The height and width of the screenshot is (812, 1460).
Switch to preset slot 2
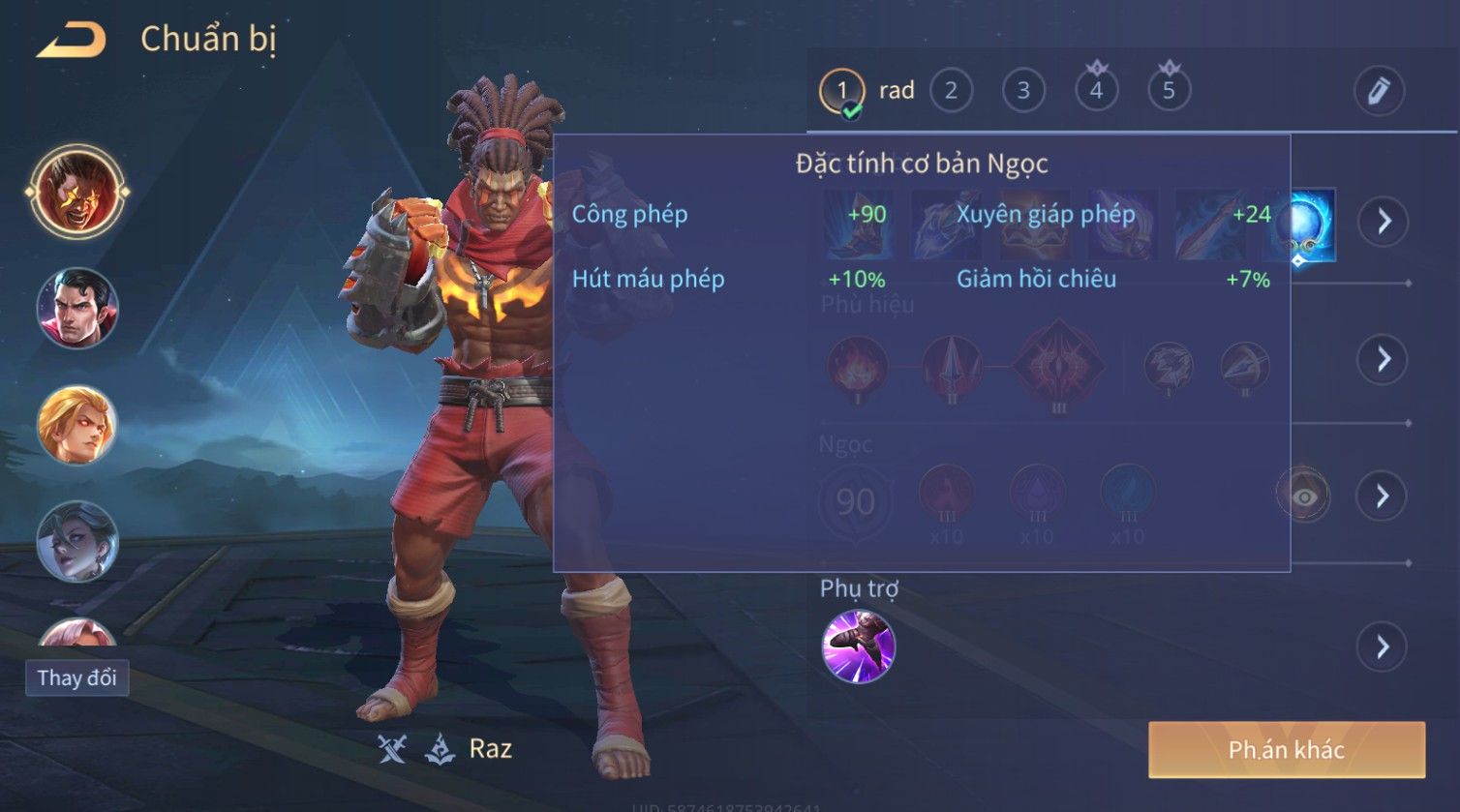[x=951, y=91]
